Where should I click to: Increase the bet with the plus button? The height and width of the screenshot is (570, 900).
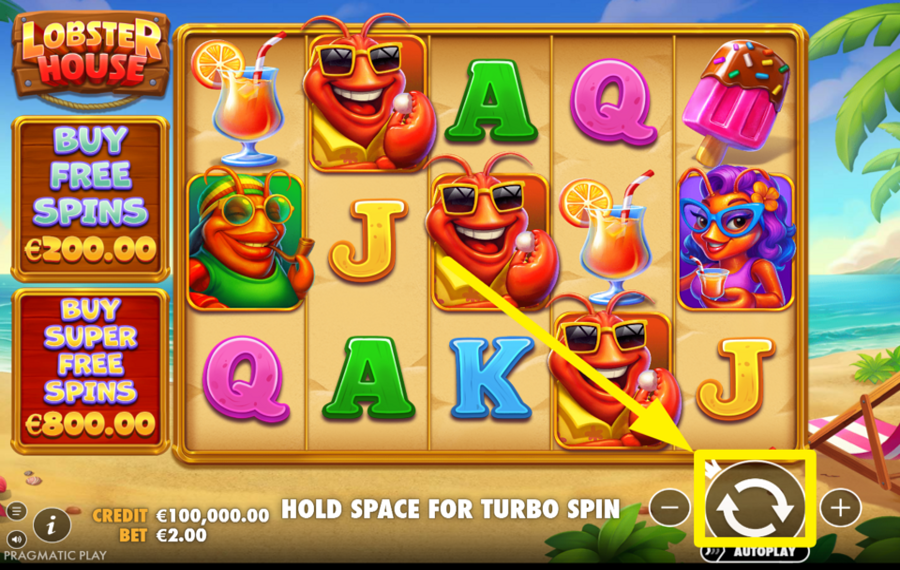[840, 508]
